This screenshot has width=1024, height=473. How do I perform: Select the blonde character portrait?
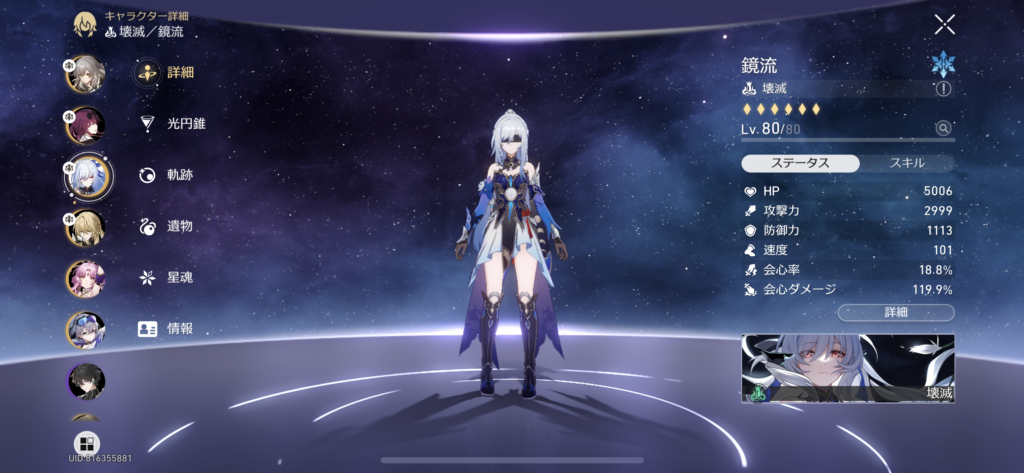(x=85, y=229)
